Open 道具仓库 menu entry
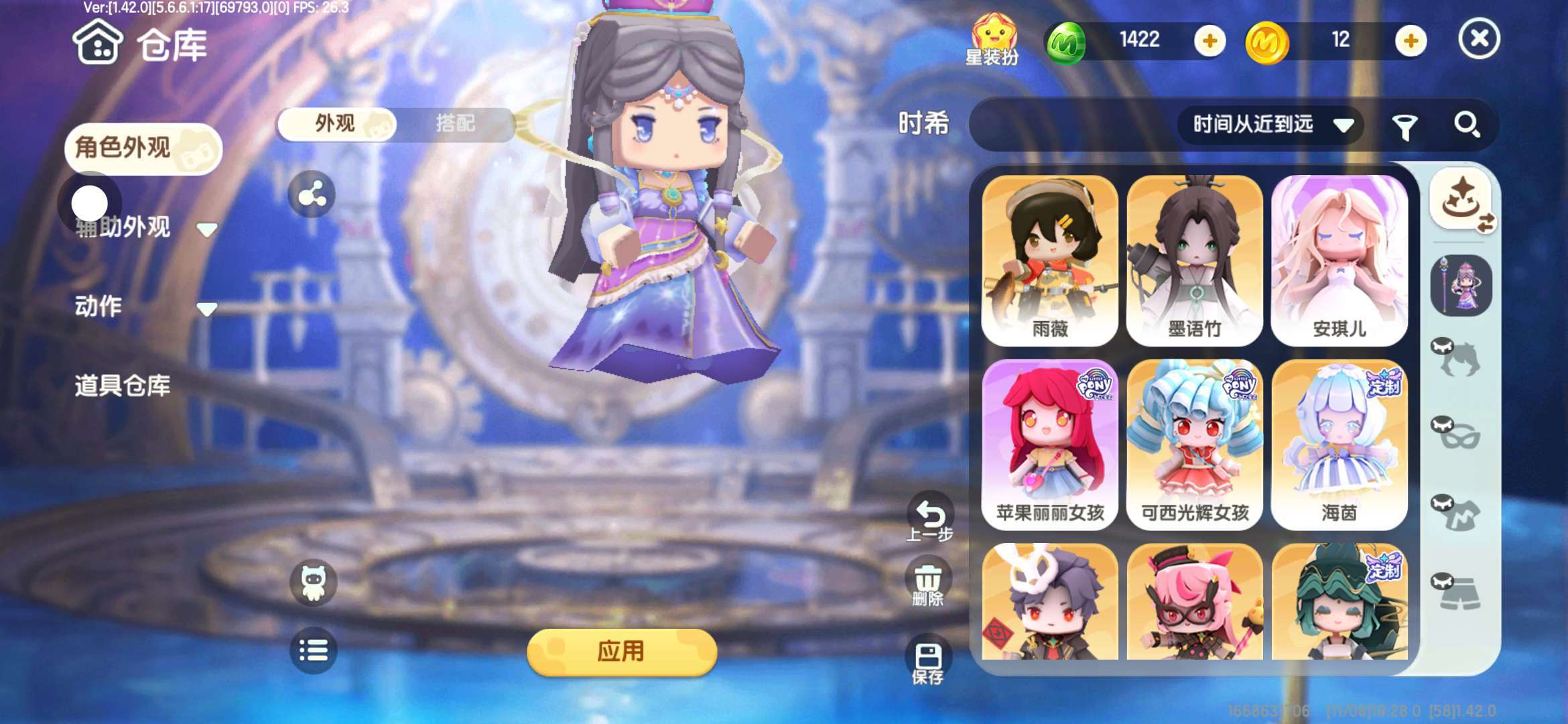This screenshot has height=724, width=1568. (x=123, y=385)
